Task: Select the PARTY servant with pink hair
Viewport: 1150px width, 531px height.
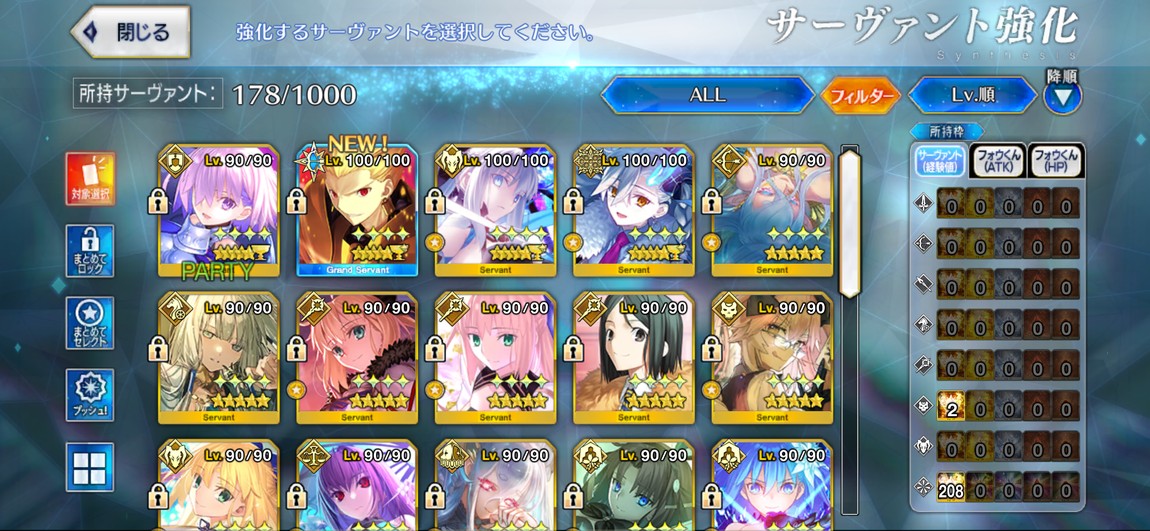Action: point(219,212)
